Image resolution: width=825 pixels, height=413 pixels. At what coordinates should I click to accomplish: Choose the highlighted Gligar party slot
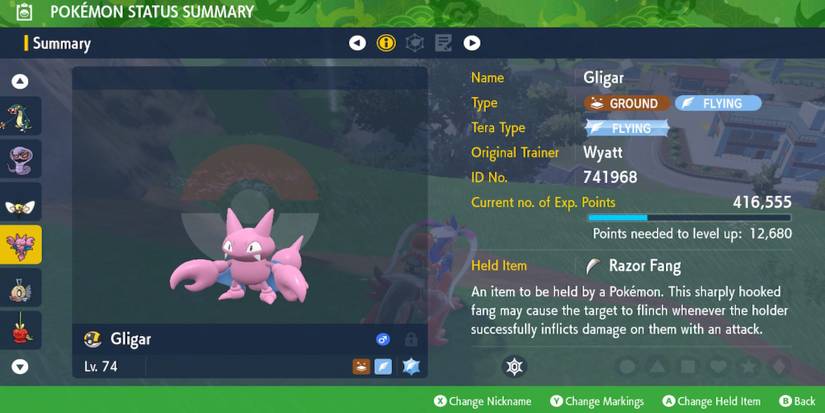[21, 244]
